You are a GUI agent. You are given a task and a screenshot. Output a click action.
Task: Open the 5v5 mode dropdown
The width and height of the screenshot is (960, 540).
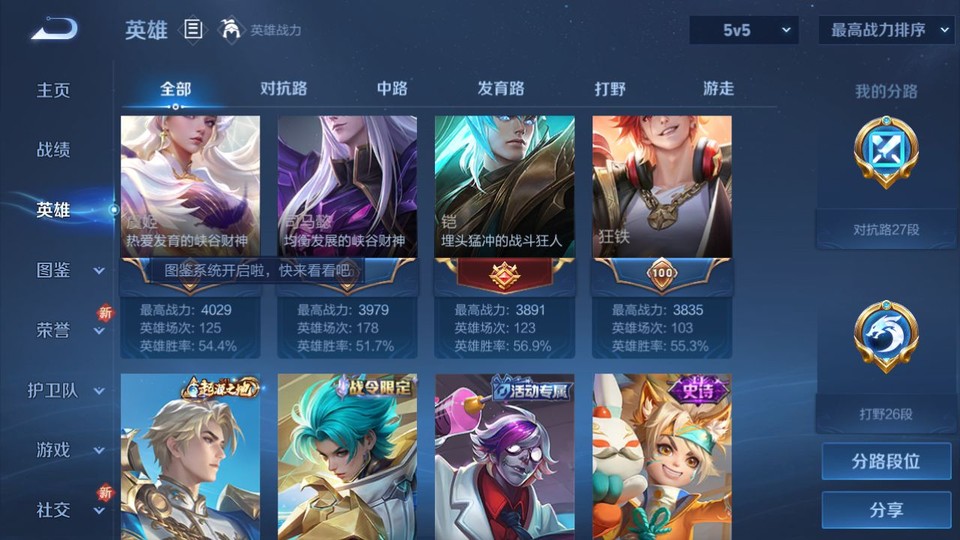point(744,30)
